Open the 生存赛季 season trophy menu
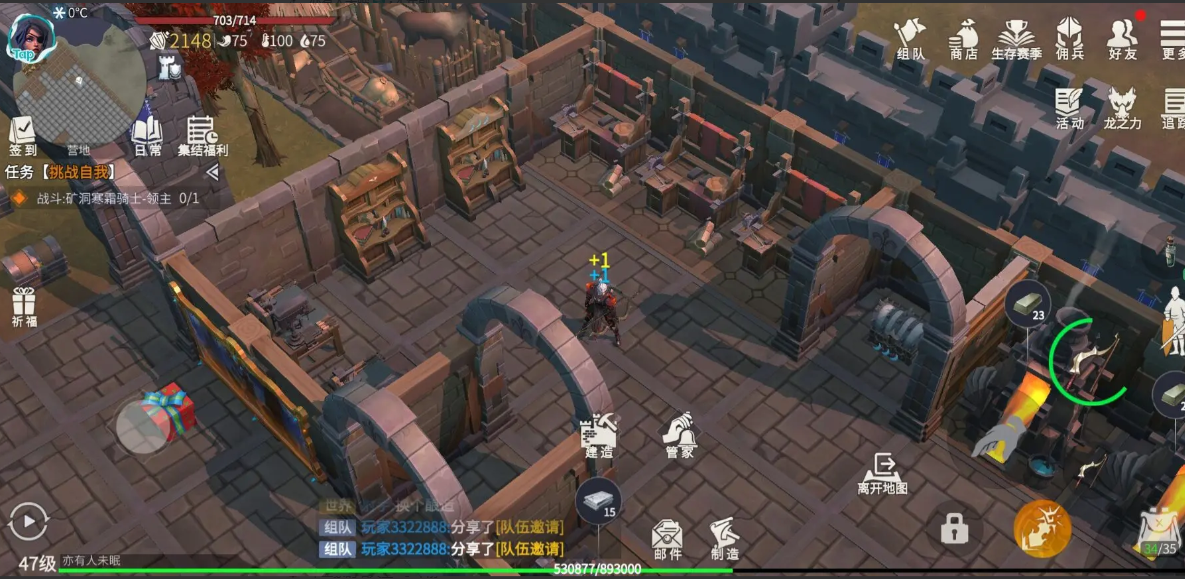 point(1016,38)
